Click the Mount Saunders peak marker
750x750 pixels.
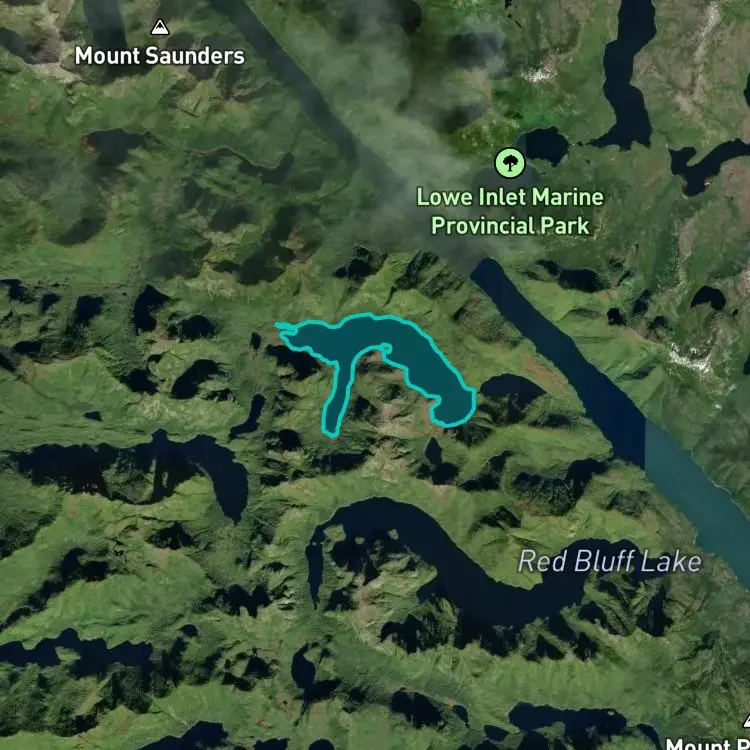[x=160, y=27]
